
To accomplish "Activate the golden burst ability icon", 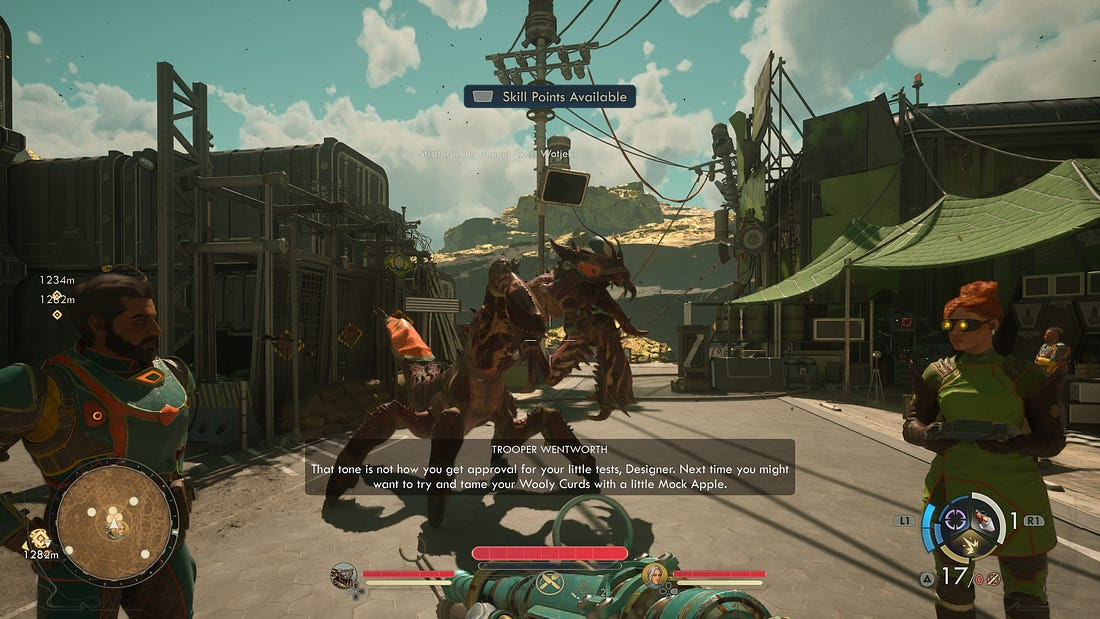I will (x=969, y=544).
